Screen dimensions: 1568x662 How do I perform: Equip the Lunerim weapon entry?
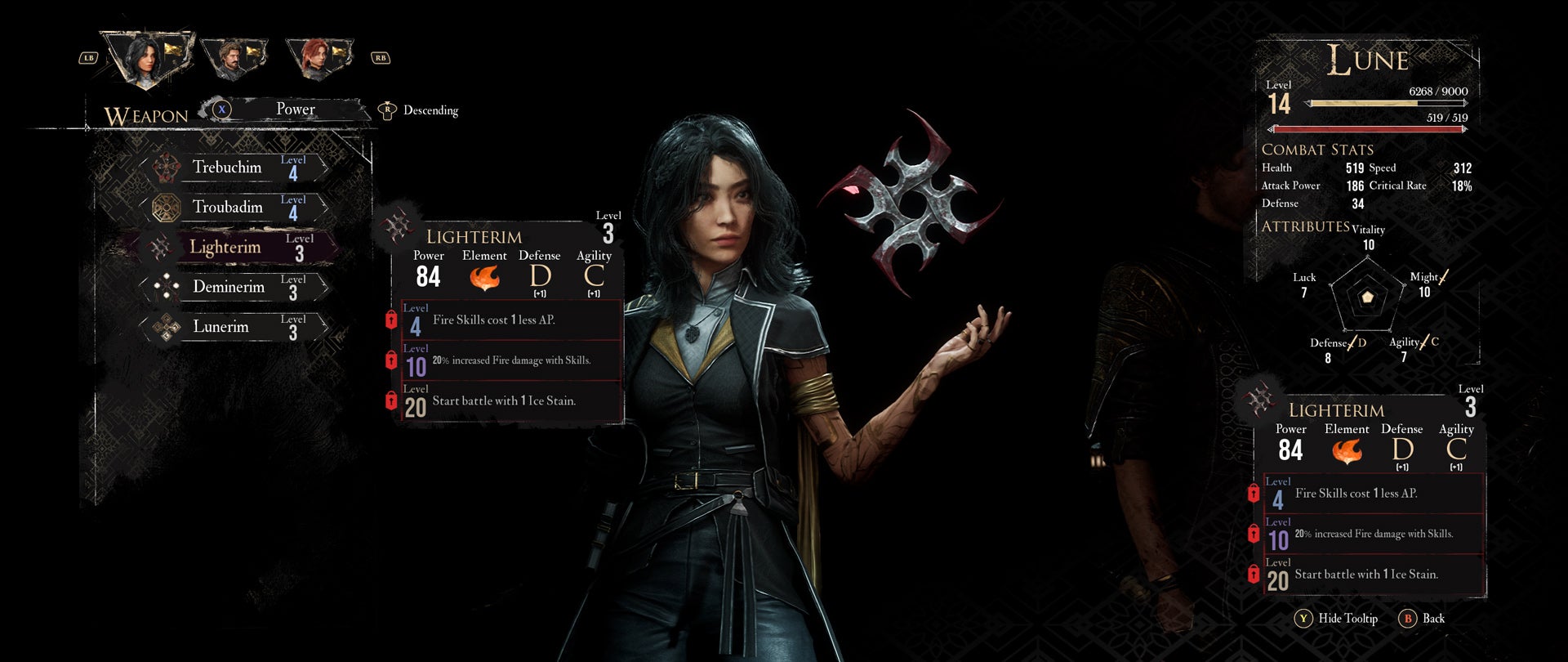pyautogui.click(x=237, y=327)
